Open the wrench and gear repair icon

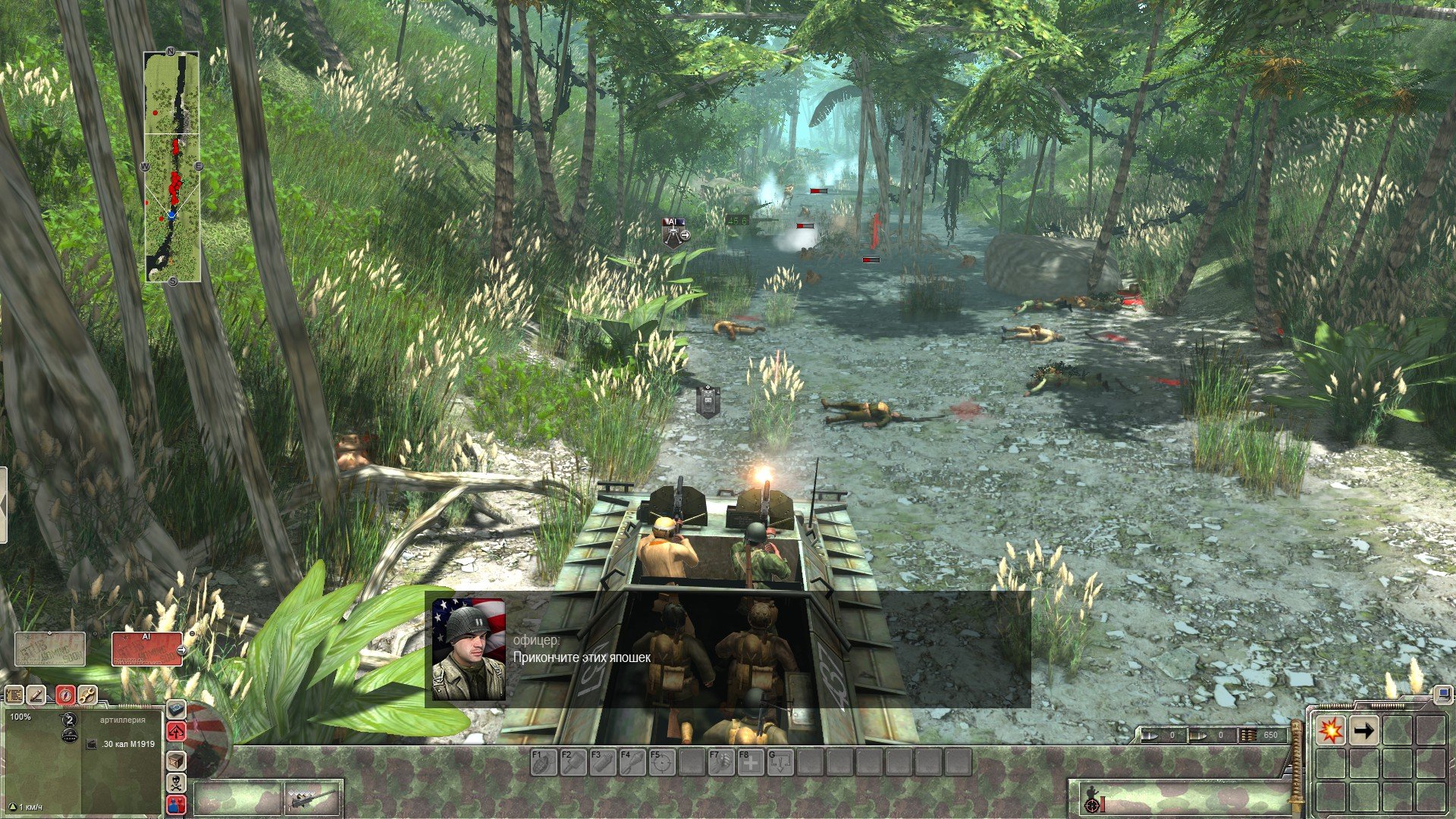[x=87, y=695]
